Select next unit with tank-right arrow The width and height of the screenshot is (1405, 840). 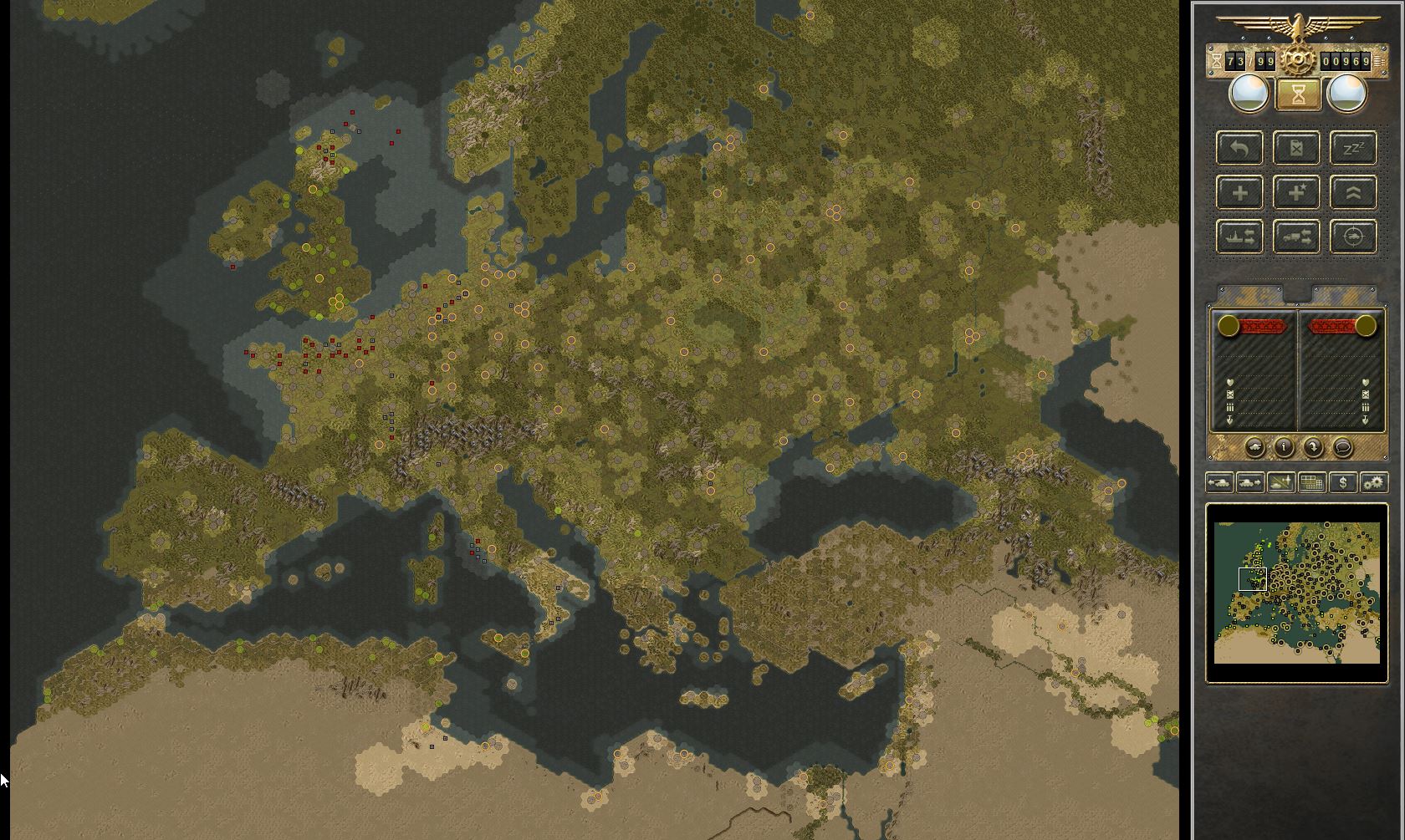(x=1249, y=482)
